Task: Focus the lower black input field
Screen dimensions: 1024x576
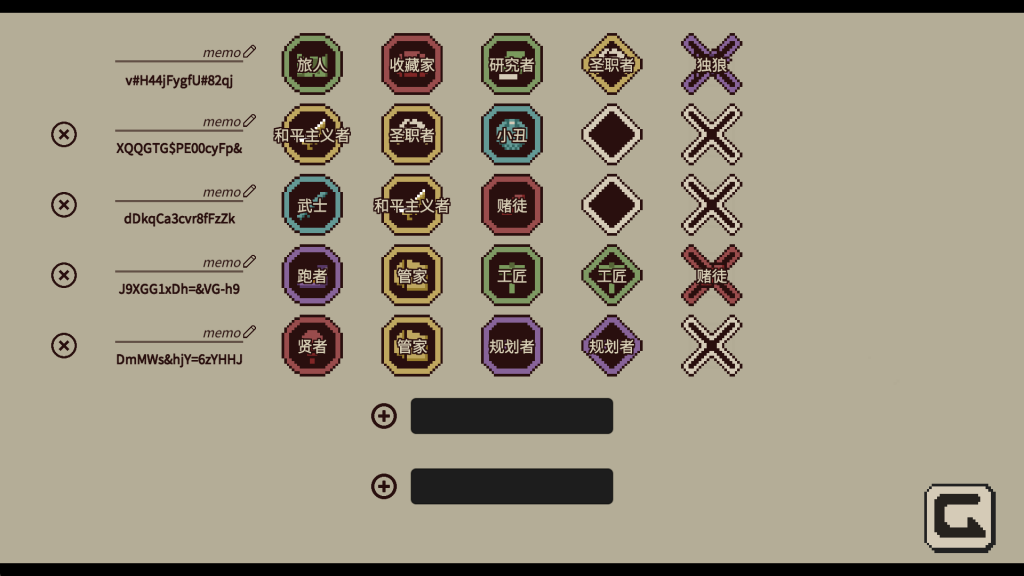Action: [512, 486]
